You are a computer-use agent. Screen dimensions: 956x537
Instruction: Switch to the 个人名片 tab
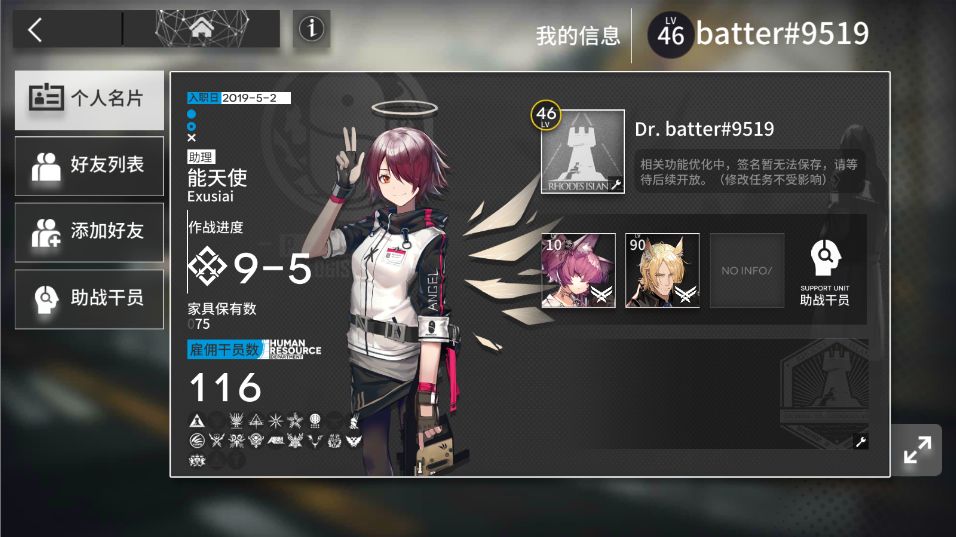89,99
